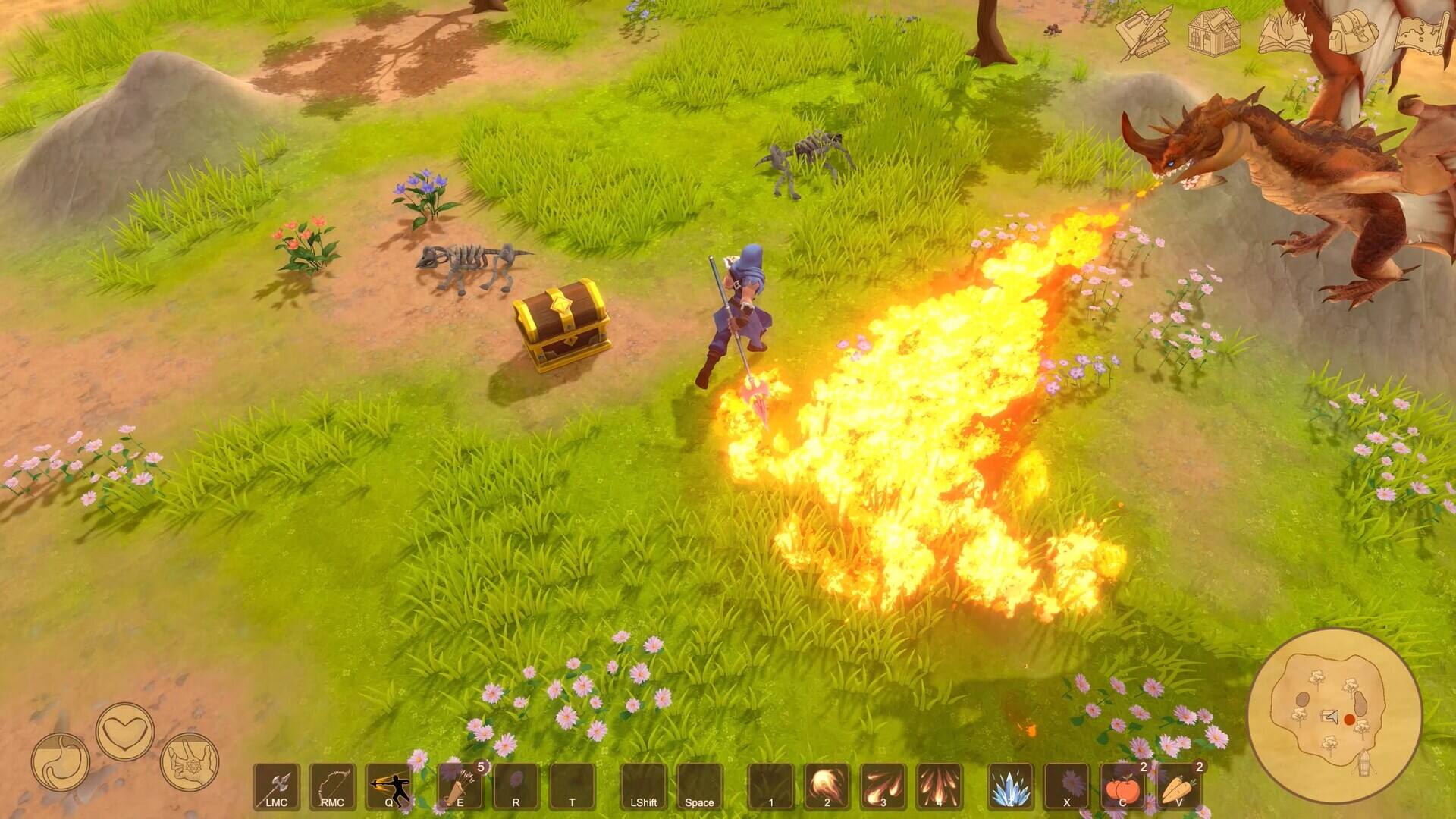Select the halberd weapon slot
1456x819 pixels.
pyautogui.click(x=276, y=786)
